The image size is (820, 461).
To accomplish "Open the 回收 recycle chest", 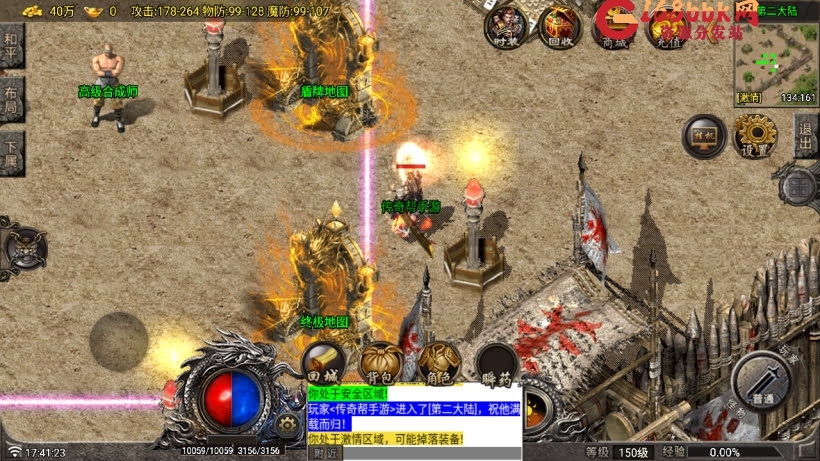I will (560, 26).
